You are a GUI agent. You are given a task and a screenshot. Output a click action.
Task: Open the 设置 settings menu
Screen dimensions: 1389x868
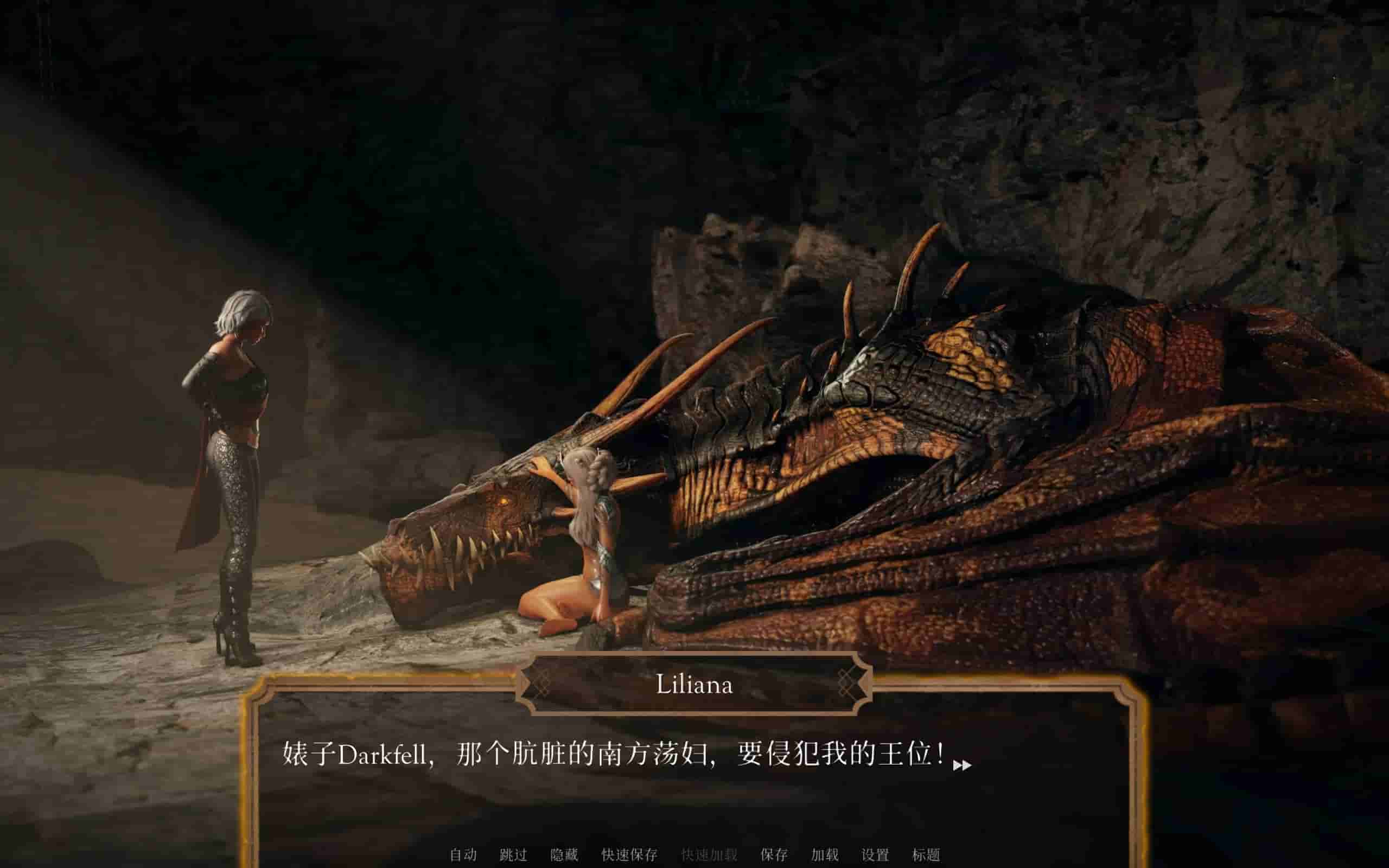875,855
